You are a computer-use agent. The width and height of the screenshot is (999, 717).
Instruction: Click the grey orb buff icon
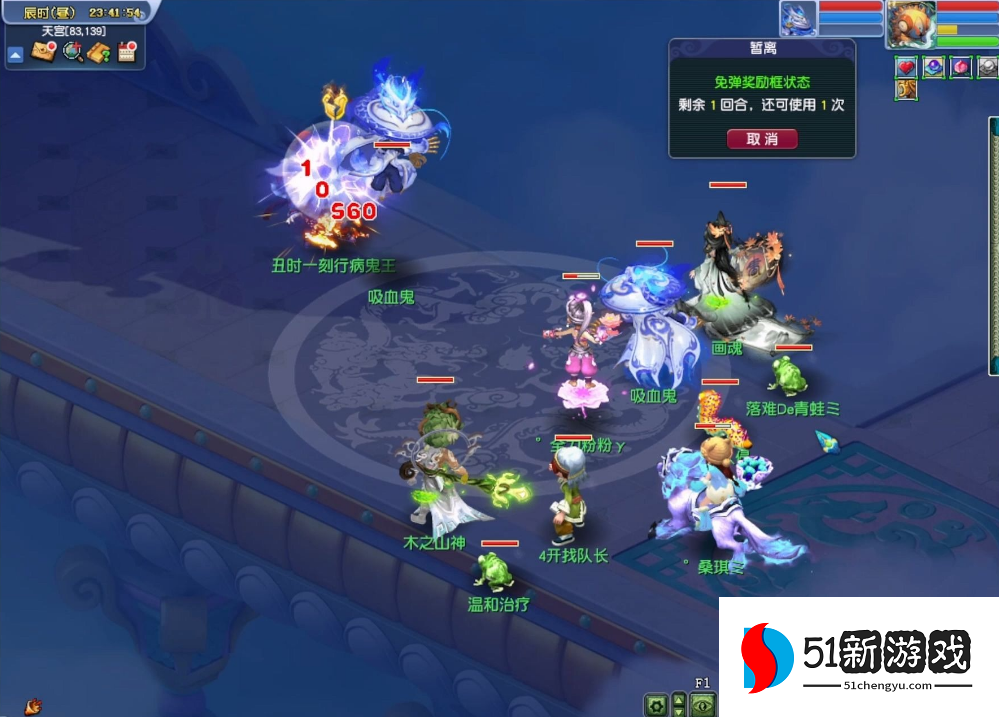[987, 68]
